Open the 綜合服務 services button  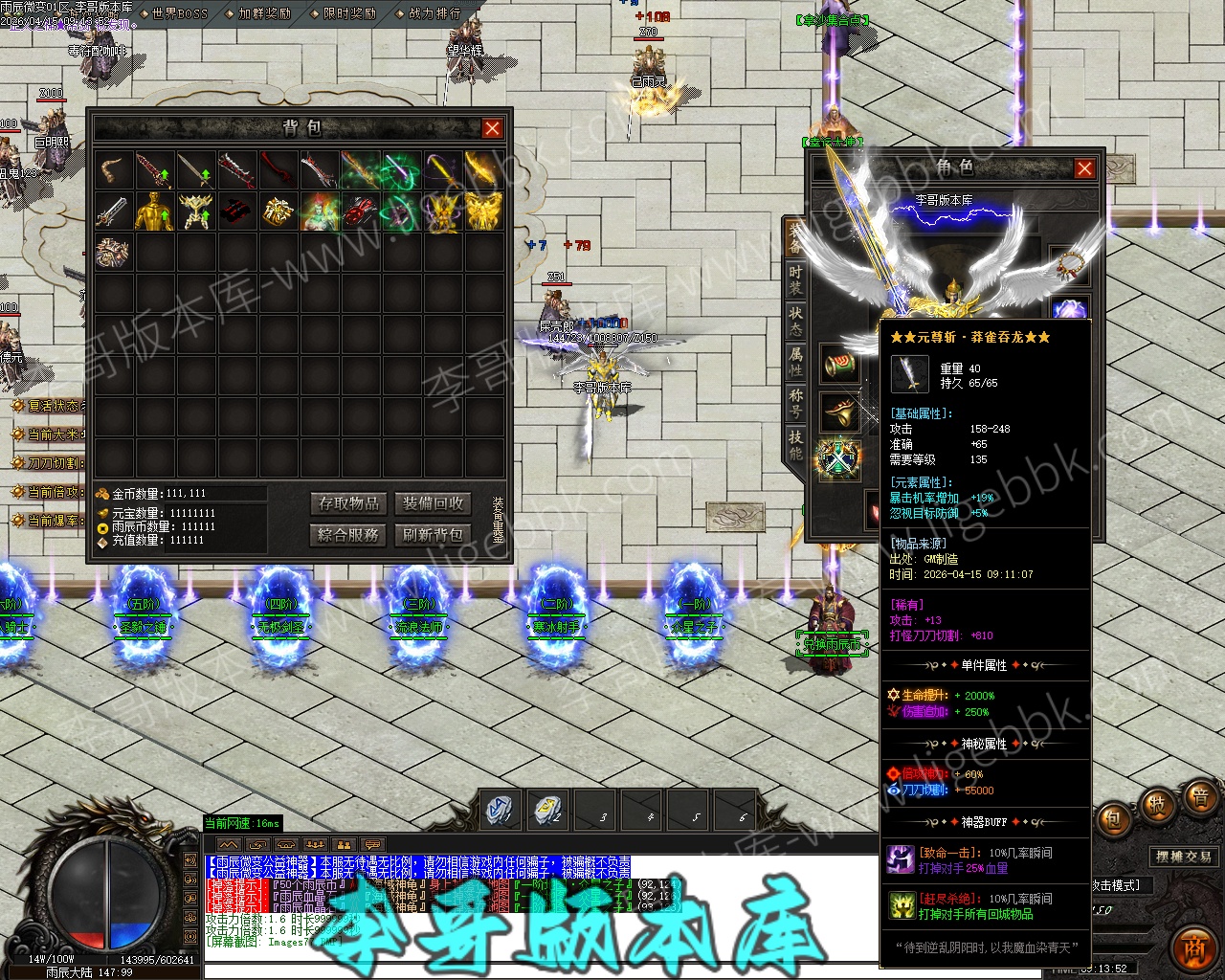click(x=349, y=534)
